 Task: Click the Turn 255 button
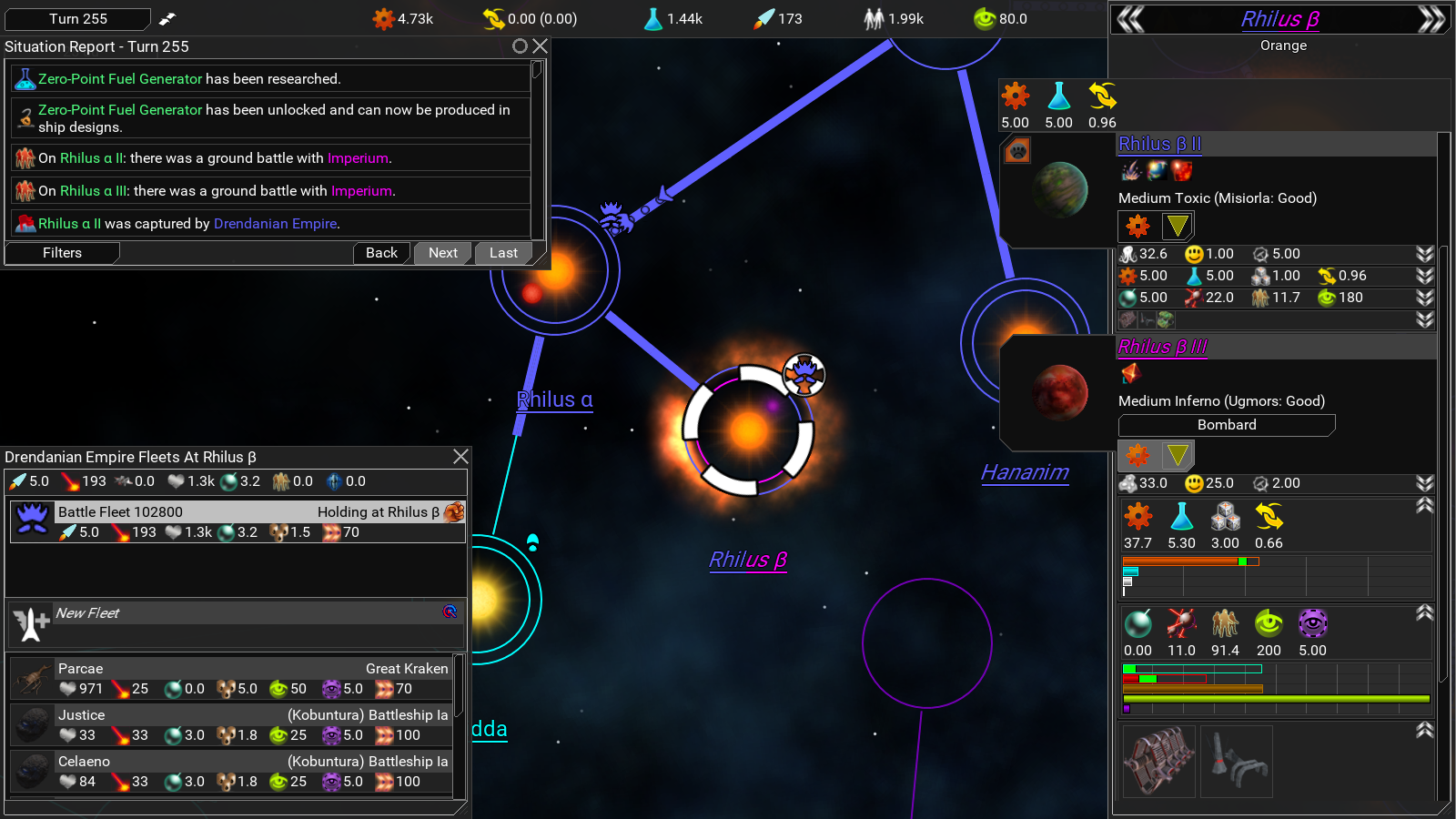tap(78, 19)
